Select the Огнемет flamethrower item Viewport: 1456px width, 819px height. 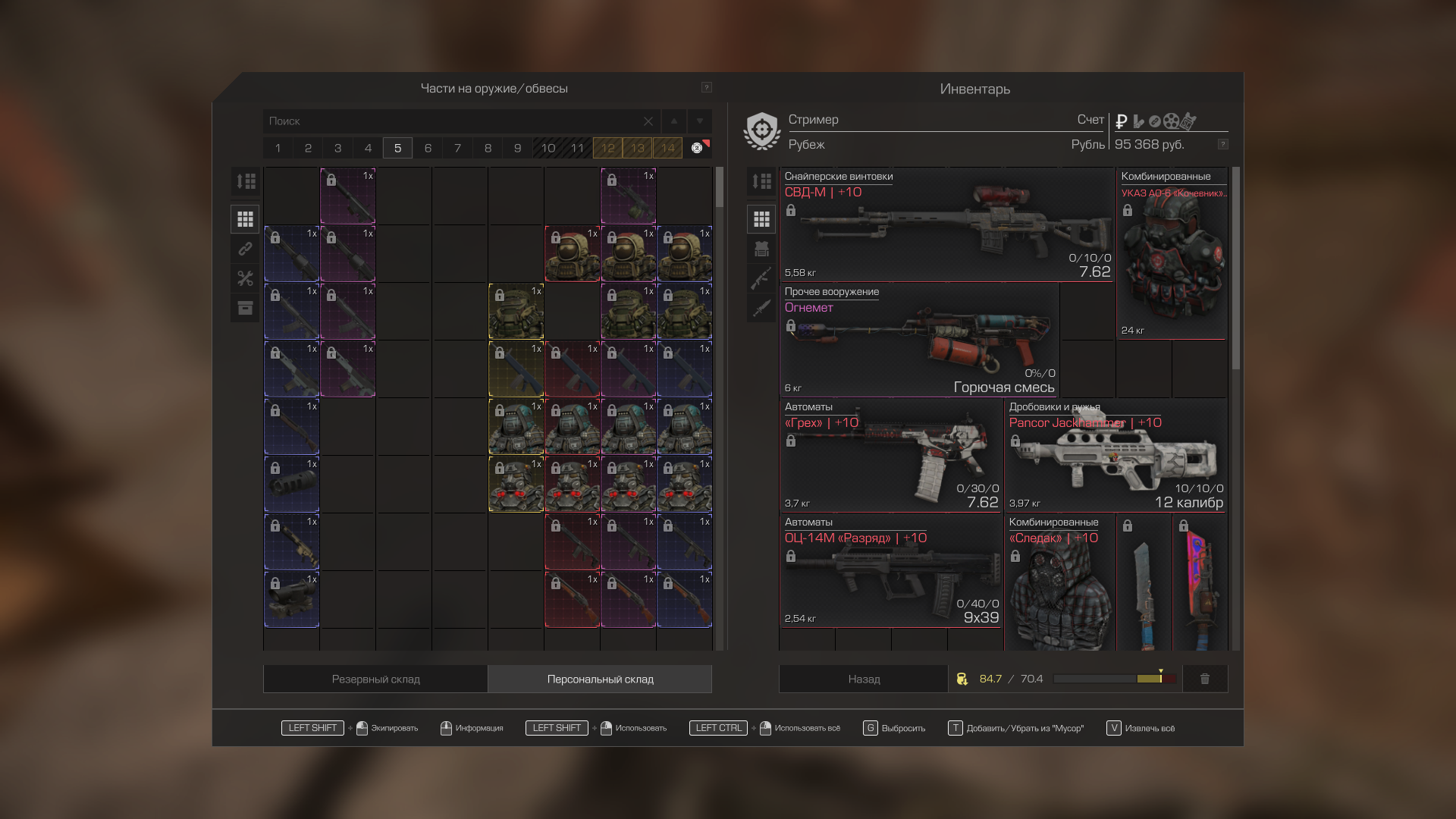pyautogui.click(x=919, y=340)
